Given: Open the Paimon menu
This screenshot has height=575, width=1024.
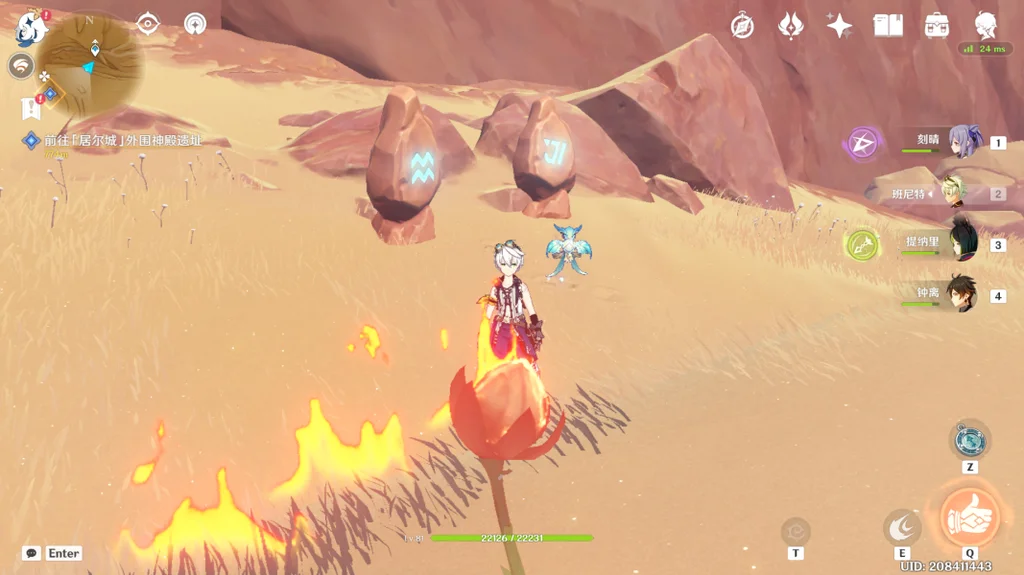Looking at the screenshot, I should [32, 27].
